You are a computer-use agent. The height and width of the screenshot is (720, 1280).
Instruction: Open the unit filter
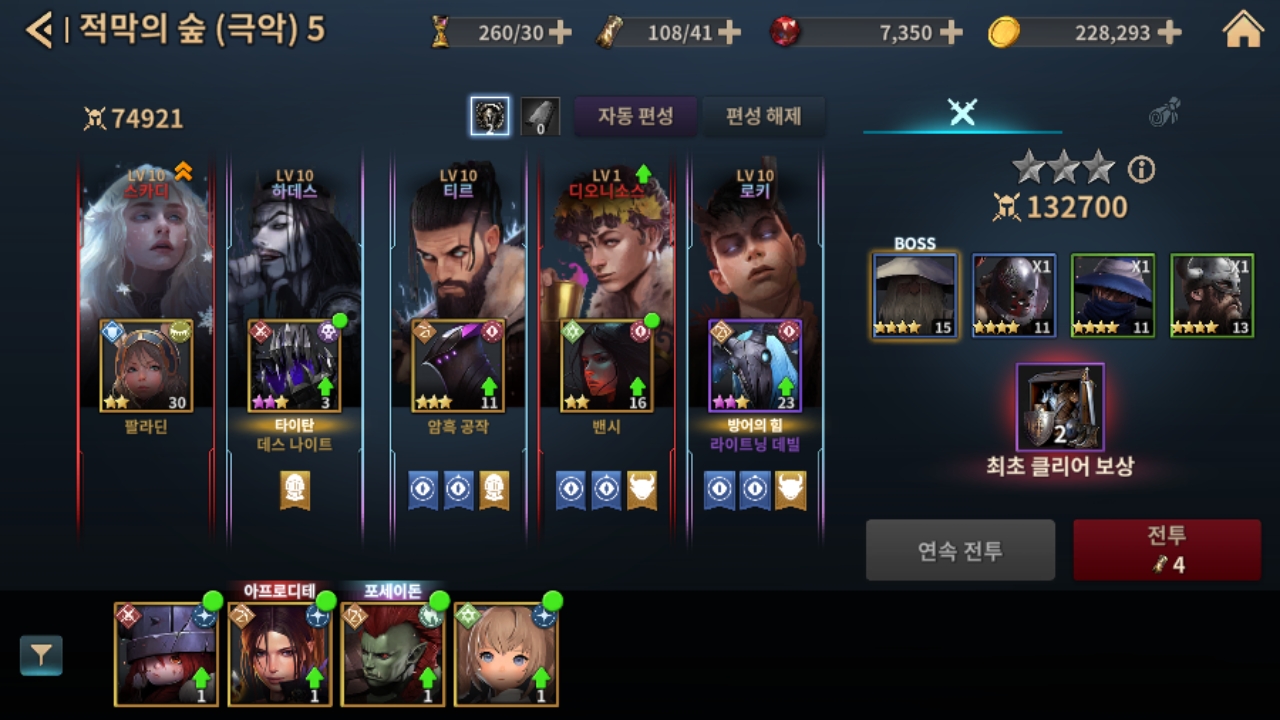coord(41,655)
